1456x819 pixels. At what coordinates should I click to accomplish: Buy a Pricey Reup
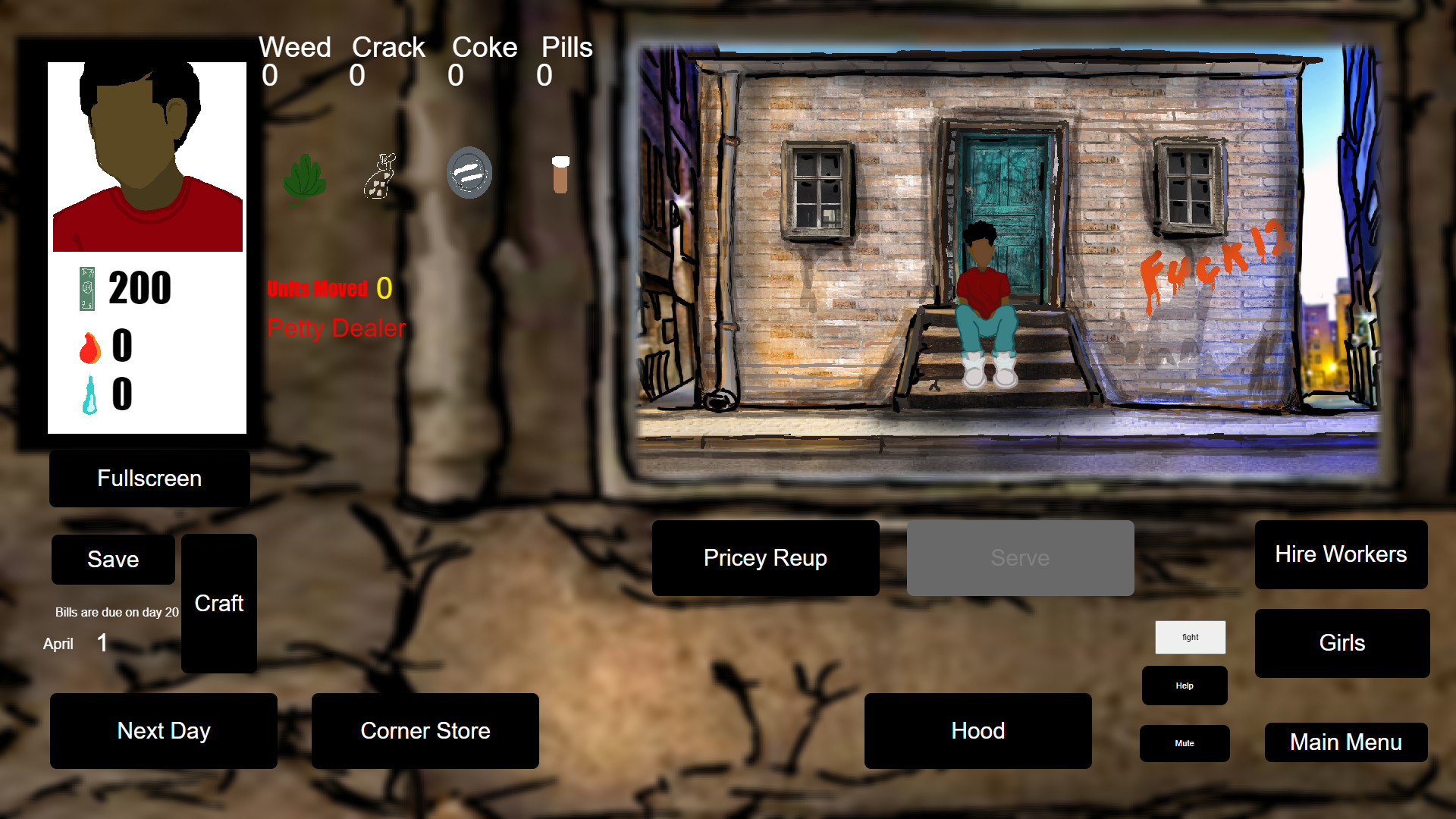click(x=765, y=558)
